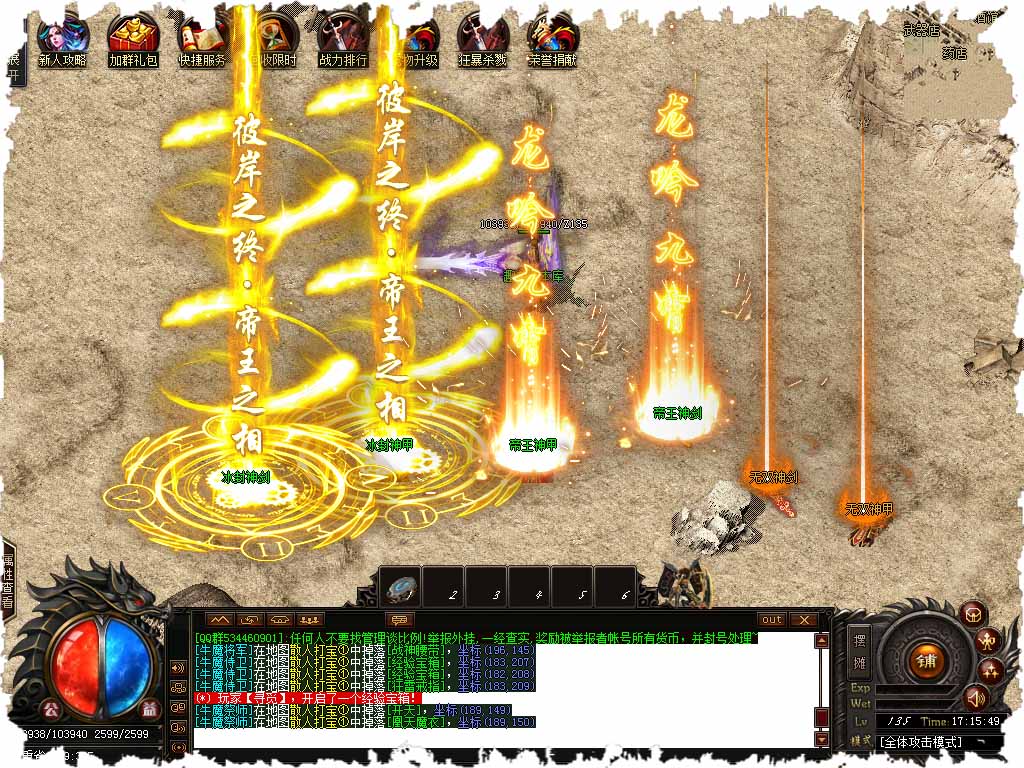Image resolution: width=1024 pixels, height=768 pixels.
Task: Close the chat panel with X
Action: pyautogui.click(x=804, y=620)
